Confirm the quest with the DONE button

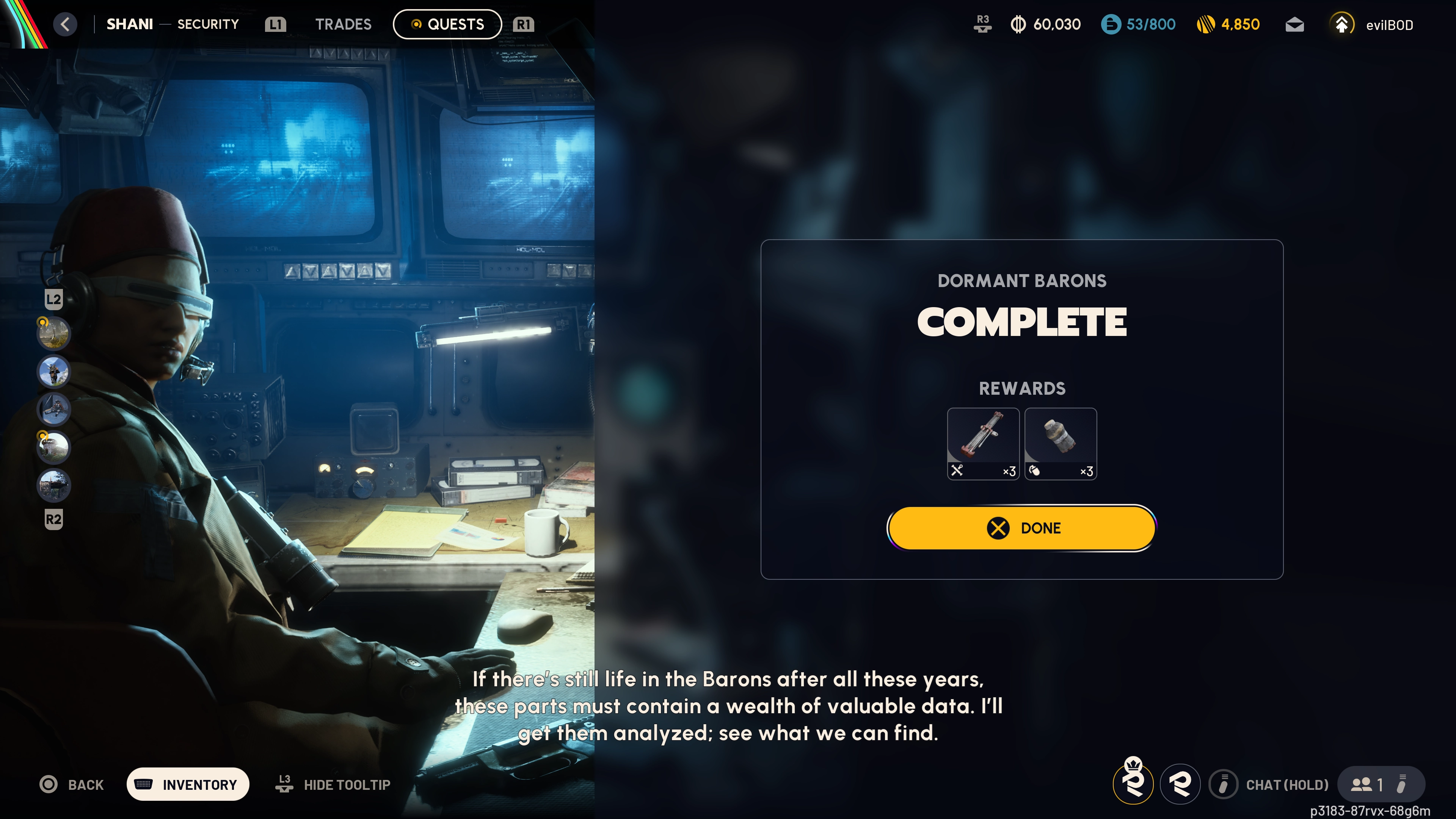click(1021, 528)
